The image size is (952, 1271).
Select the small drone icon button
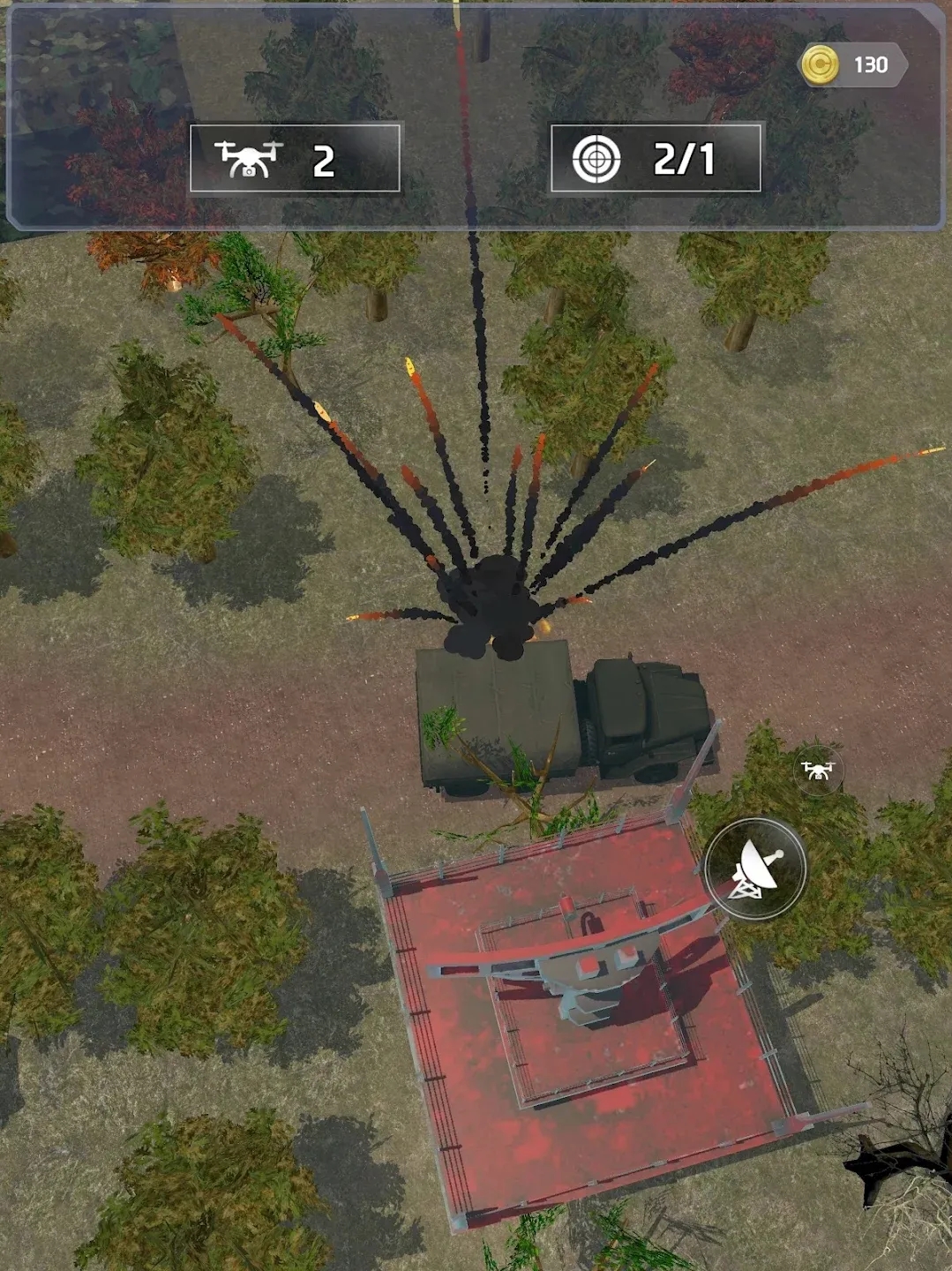point(817,771)
